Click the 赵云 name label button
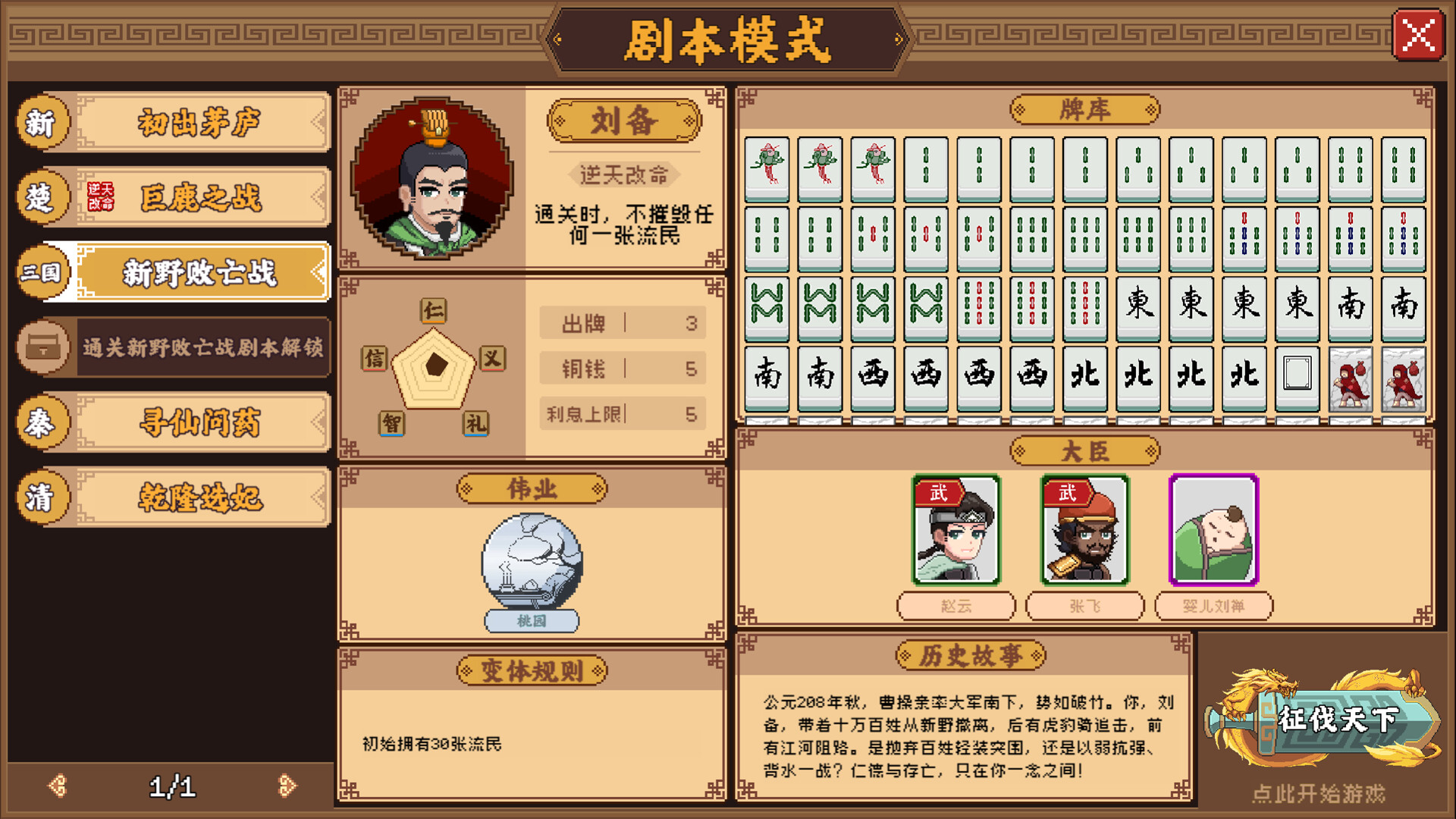Screen dimensions: 1456x819 (957, 607)
